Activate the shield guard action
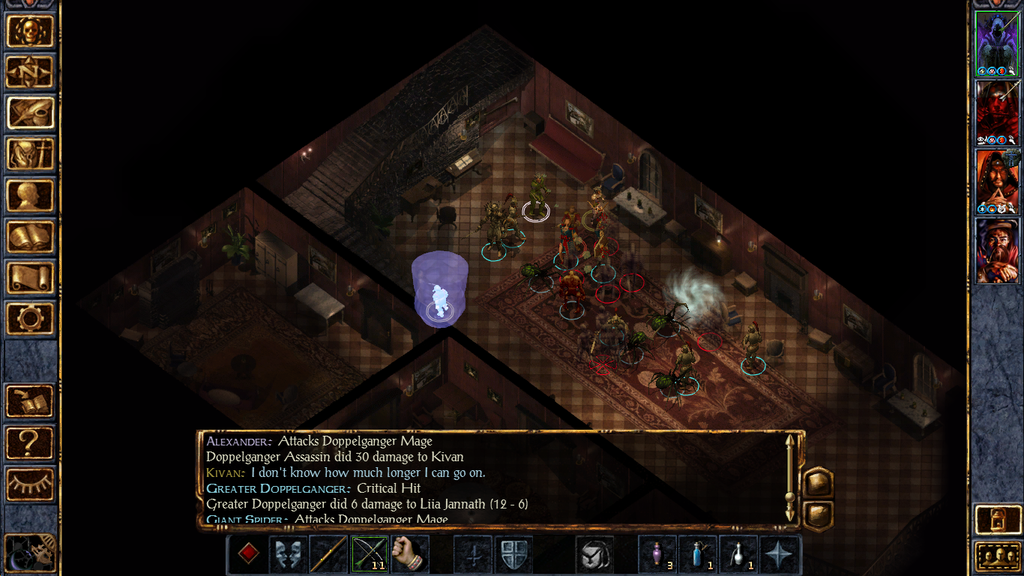Image resolution: width=1024 pixels, height=576 pixels. [513, 554]
